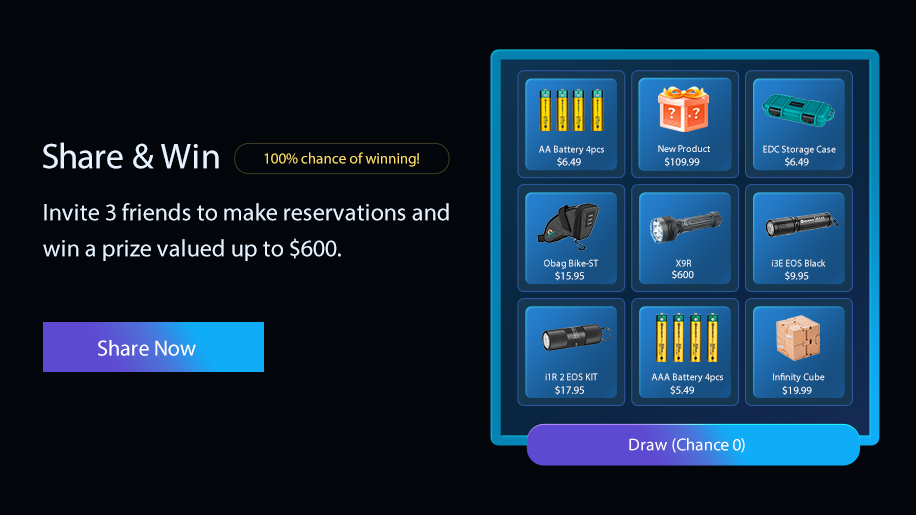Click the Share Now button
The width and height of the screenshot is (916, 515).
coord(153,347)
